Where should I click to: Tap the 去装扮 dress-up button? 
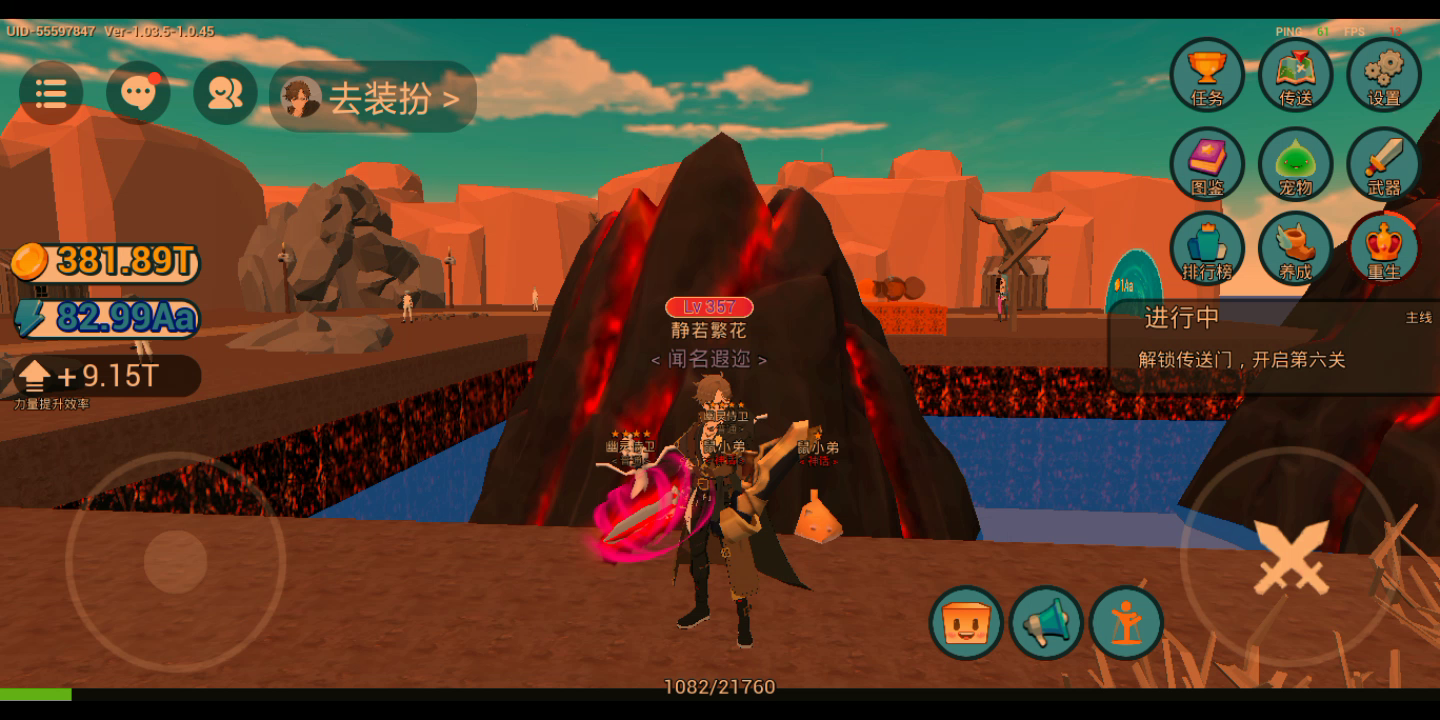[373, 97]
